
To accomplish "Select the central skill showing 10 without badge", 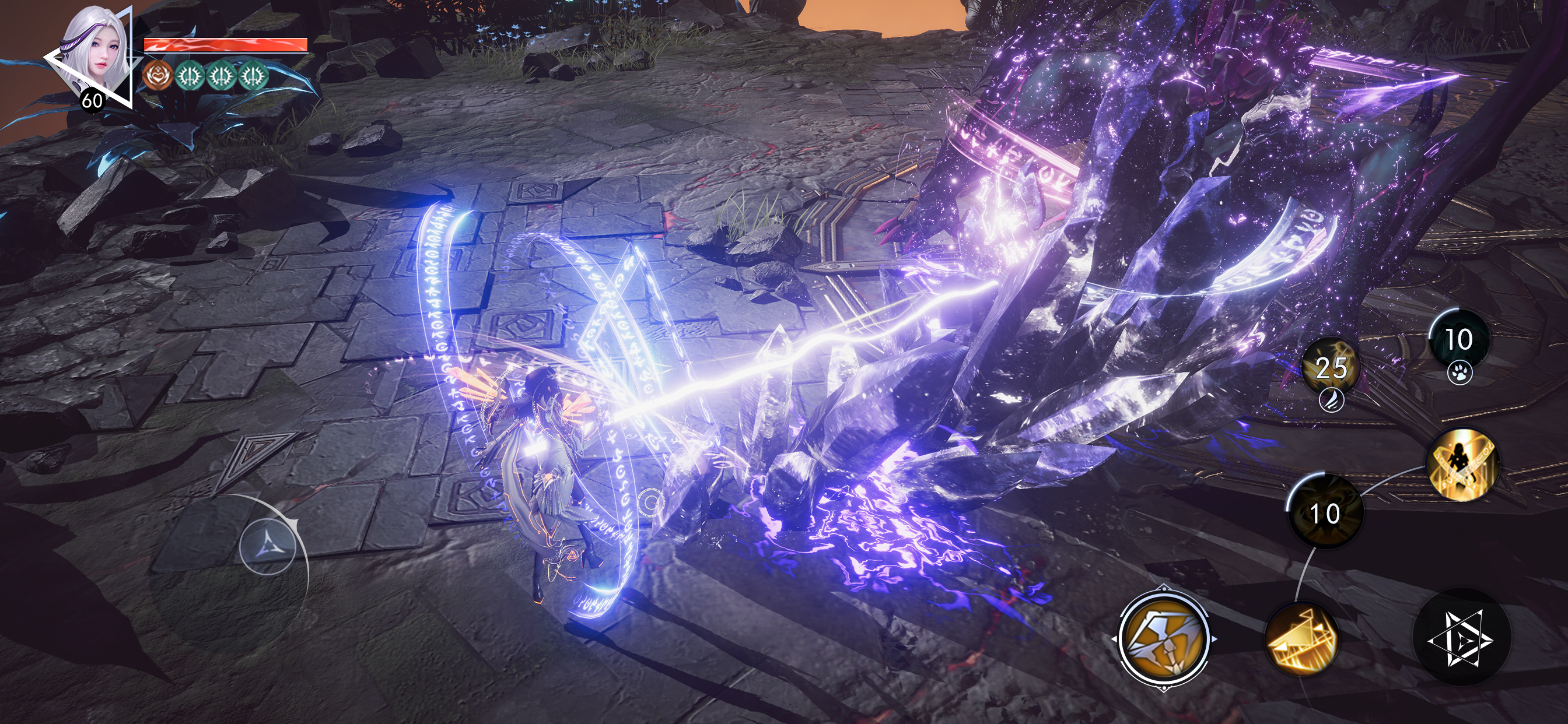I will point(1325,512).
